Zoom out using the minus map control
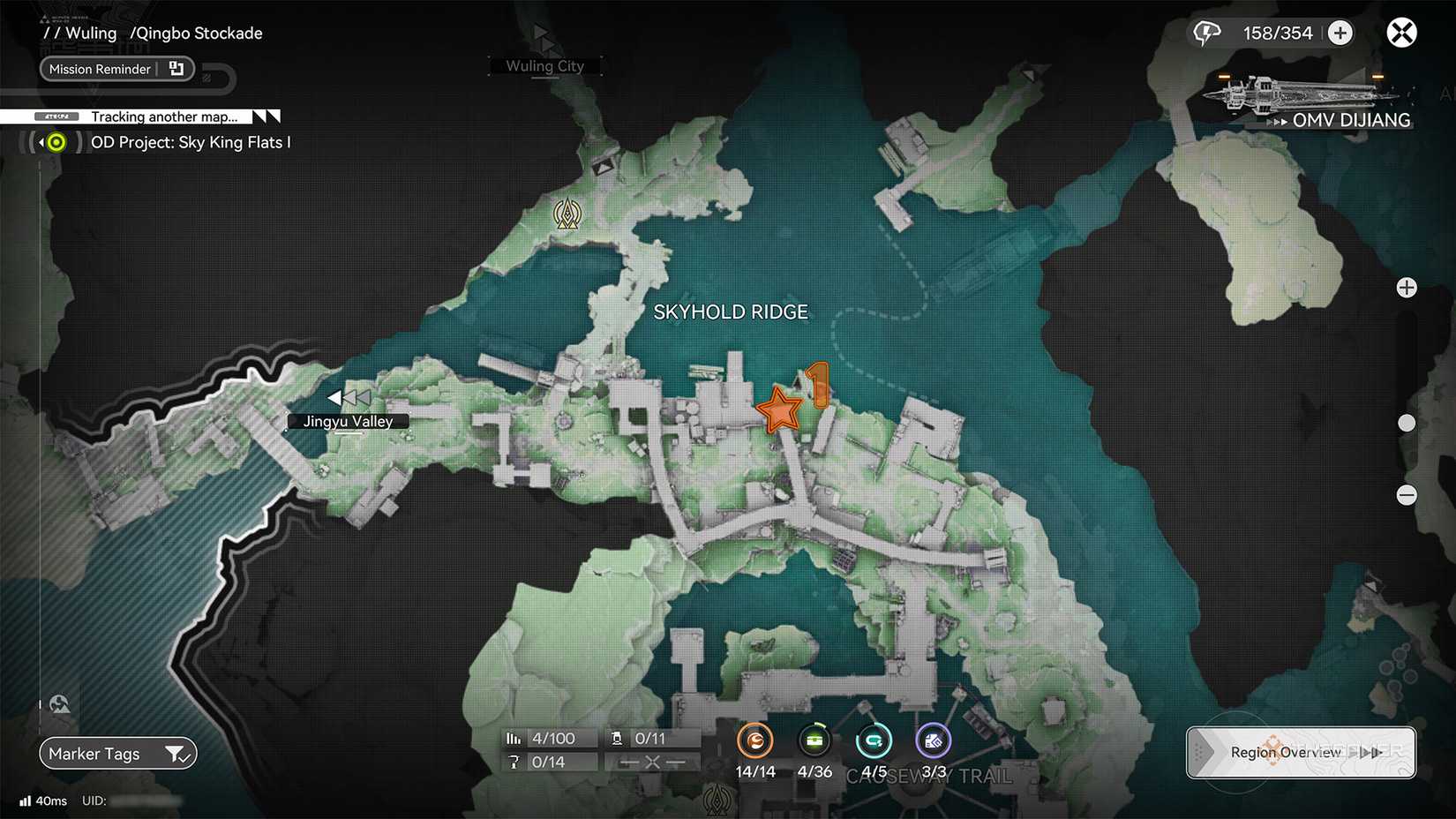1456x819 pixels. click(x=1406, y=495)
